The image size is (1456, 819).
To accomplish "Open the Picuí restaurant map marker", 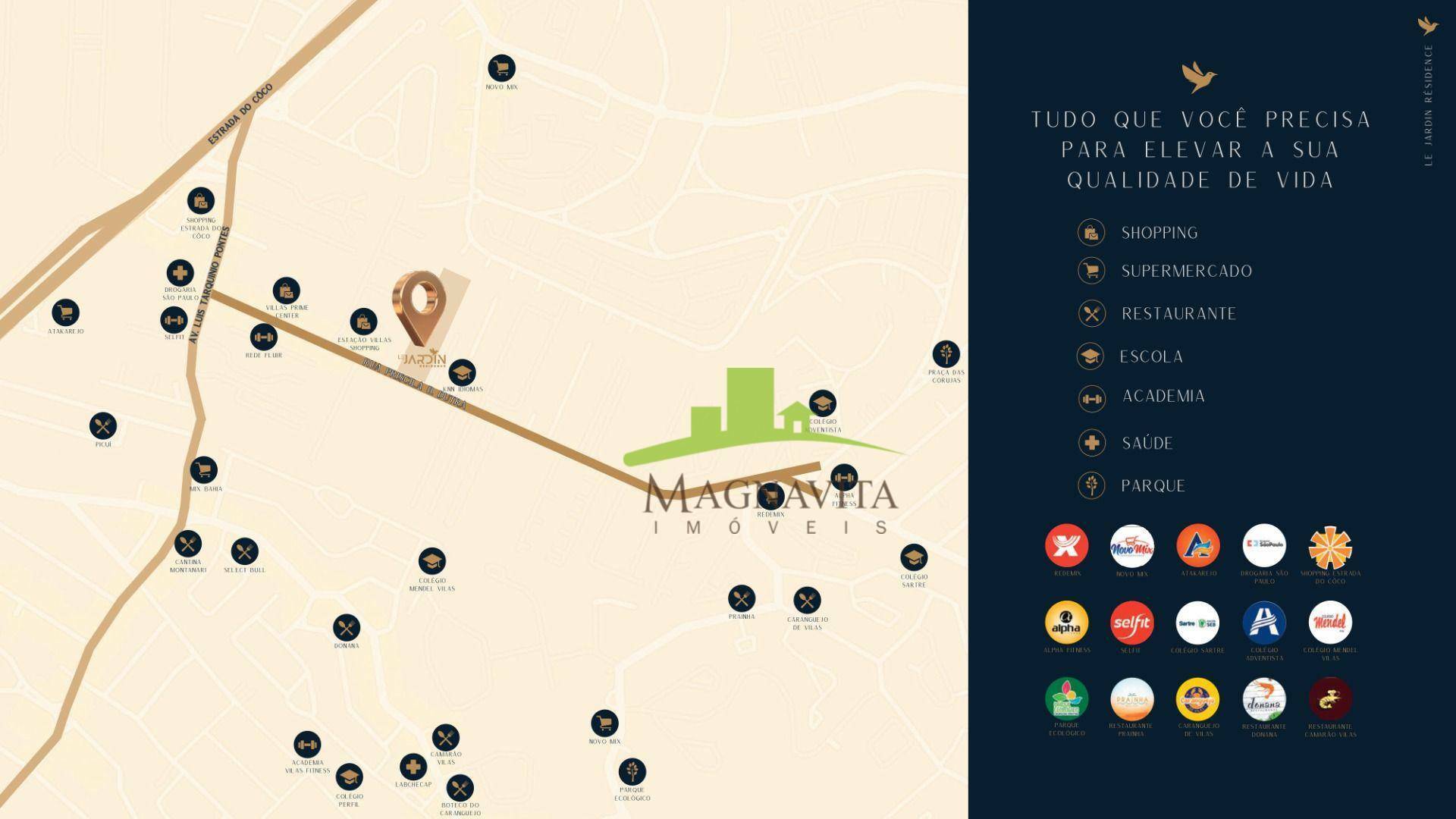I will (103, 425).
